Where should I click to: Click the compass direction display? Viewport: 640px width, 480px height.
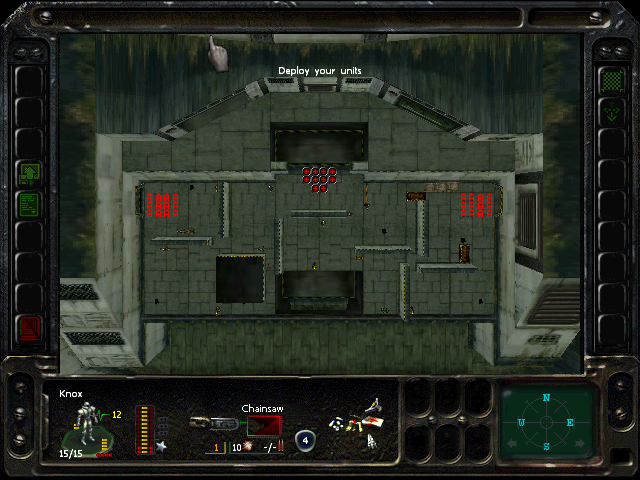coord(547,422)
